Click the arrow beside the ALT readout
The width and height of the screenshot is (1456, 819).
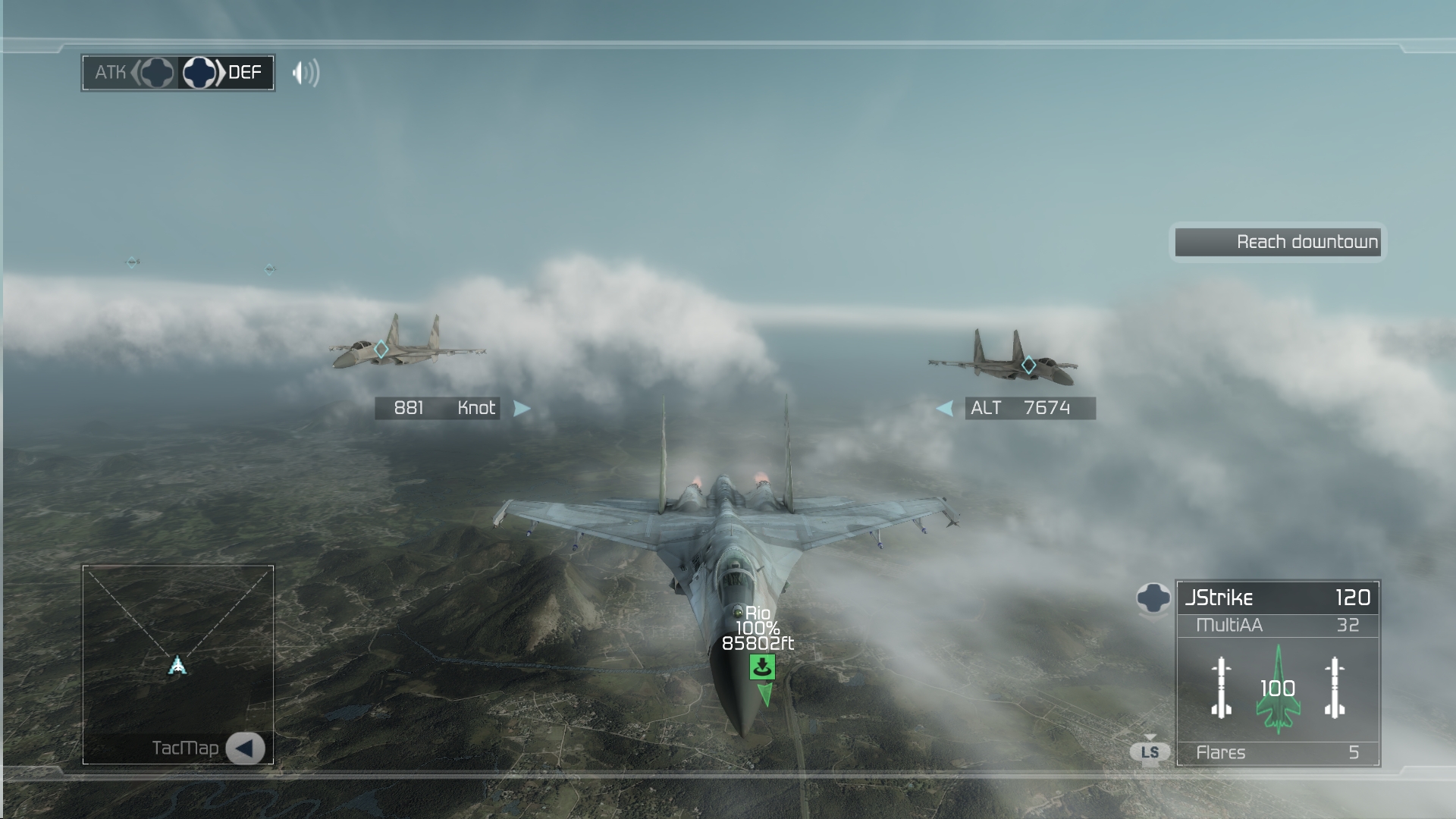click(x=945, y=409)
